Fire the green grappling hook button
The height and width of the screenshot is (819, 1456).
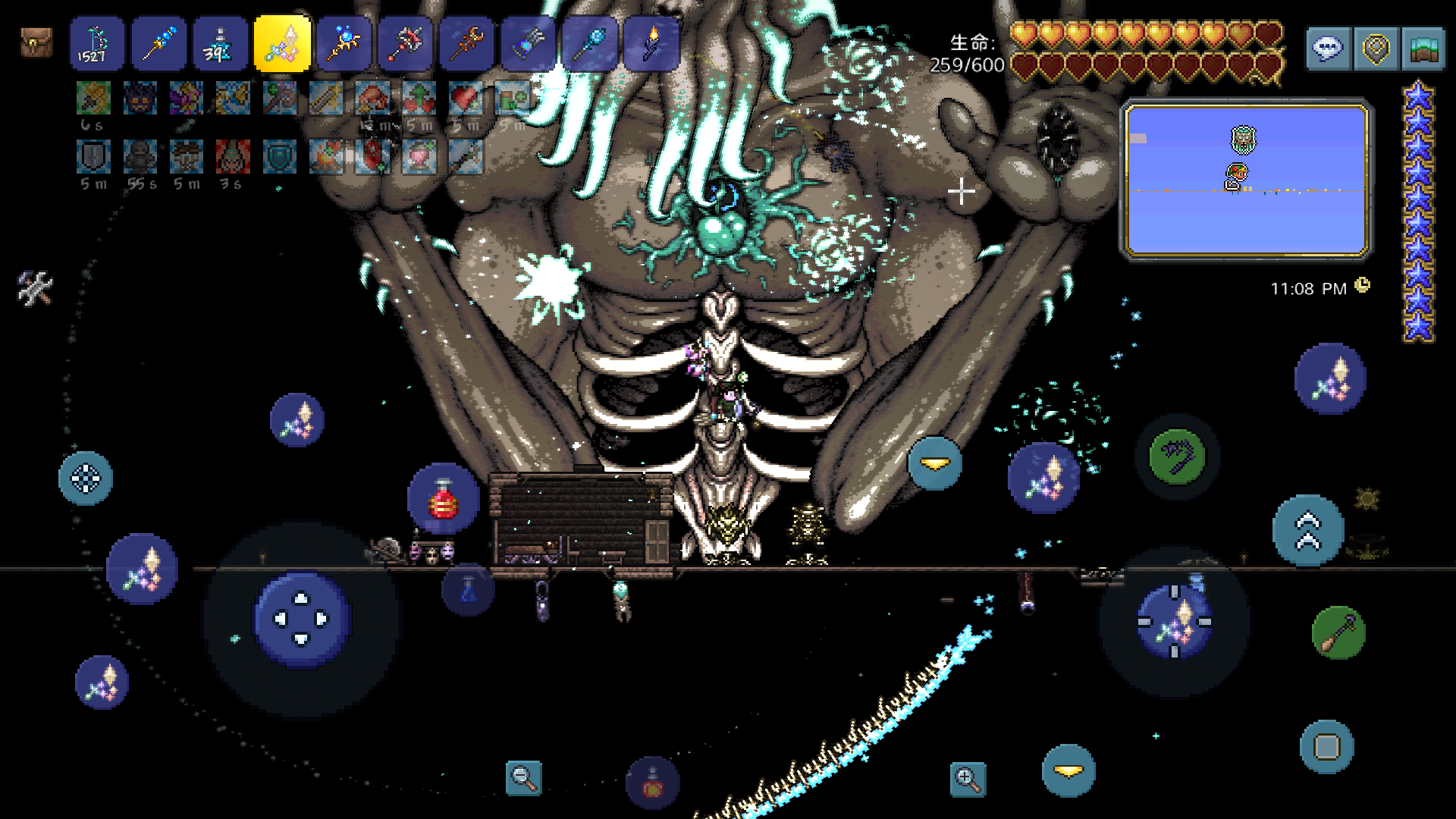1177,457
